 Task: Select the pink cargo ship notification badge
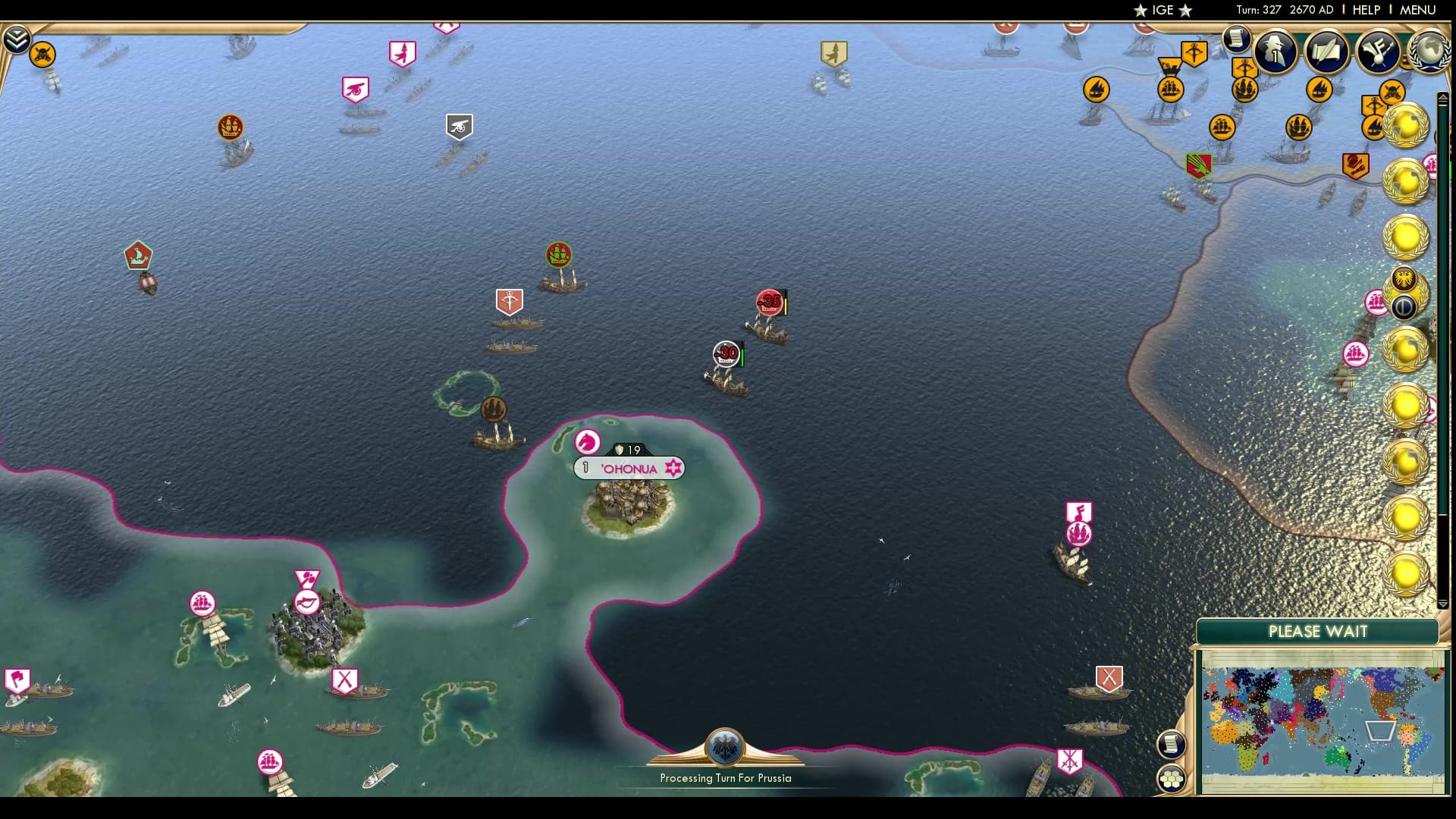(1376, 303)
